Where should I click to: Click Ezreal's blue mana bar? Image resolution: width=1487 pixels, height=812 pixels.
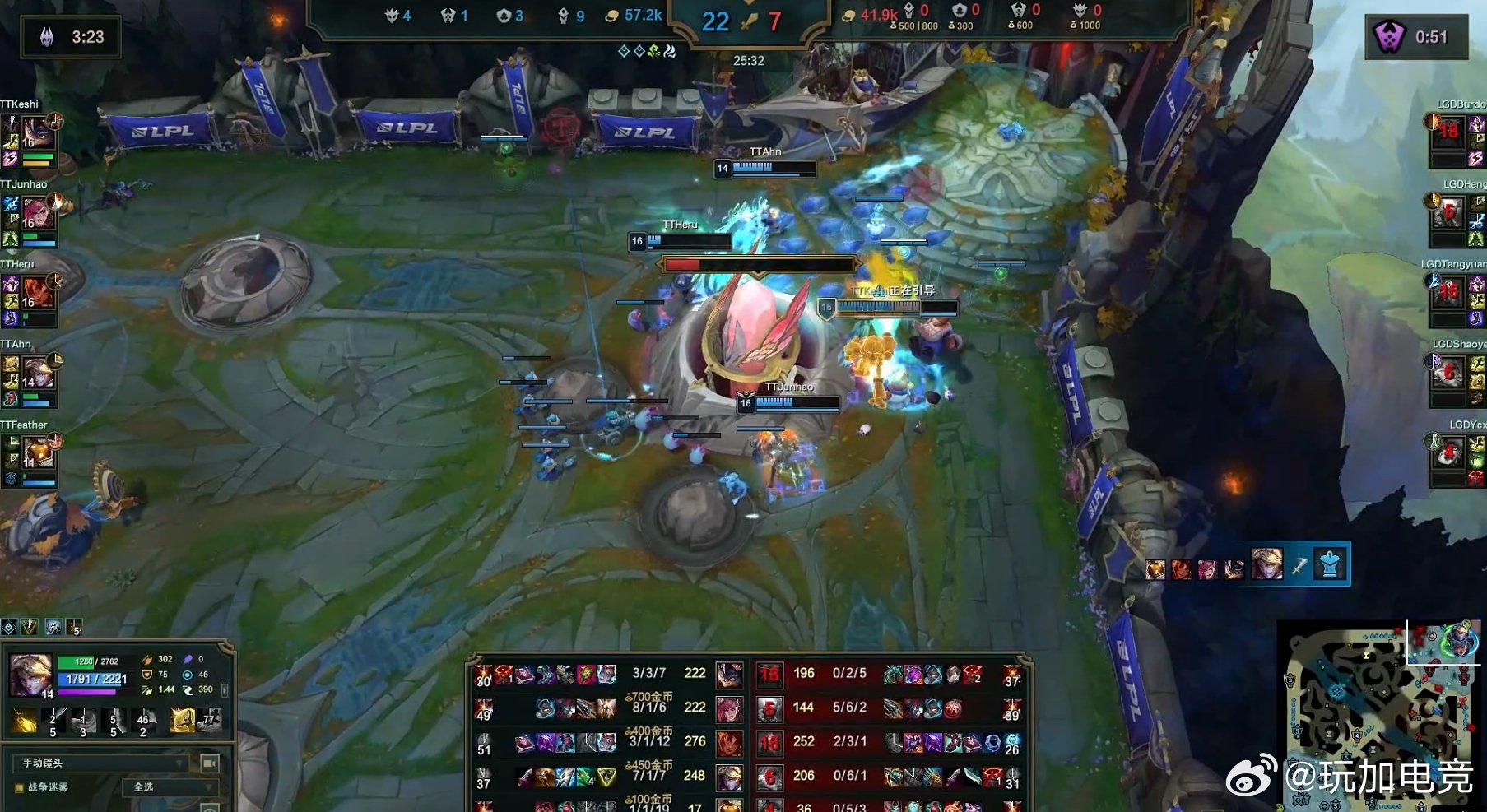point(91,679)
